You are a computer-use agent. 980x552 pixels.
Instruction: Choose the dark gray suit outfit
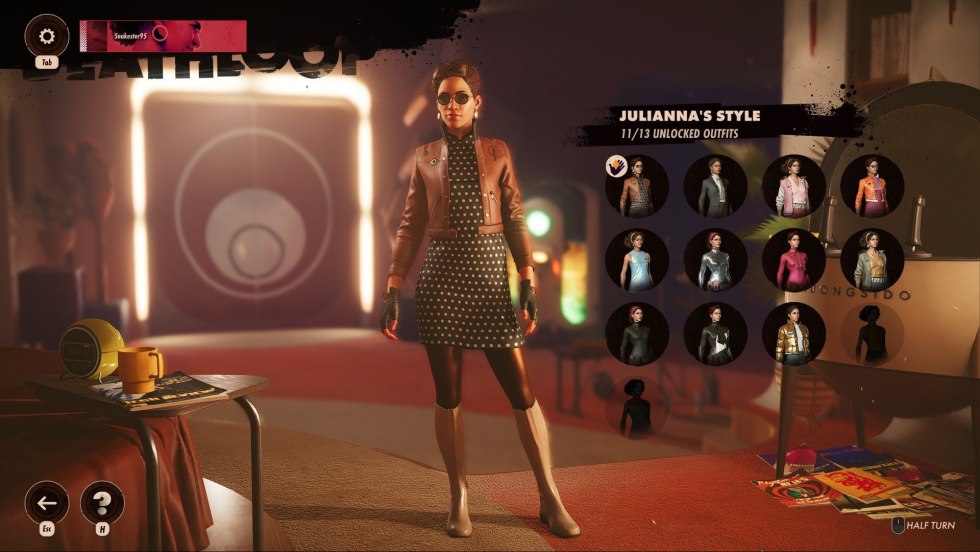[716, 186]
